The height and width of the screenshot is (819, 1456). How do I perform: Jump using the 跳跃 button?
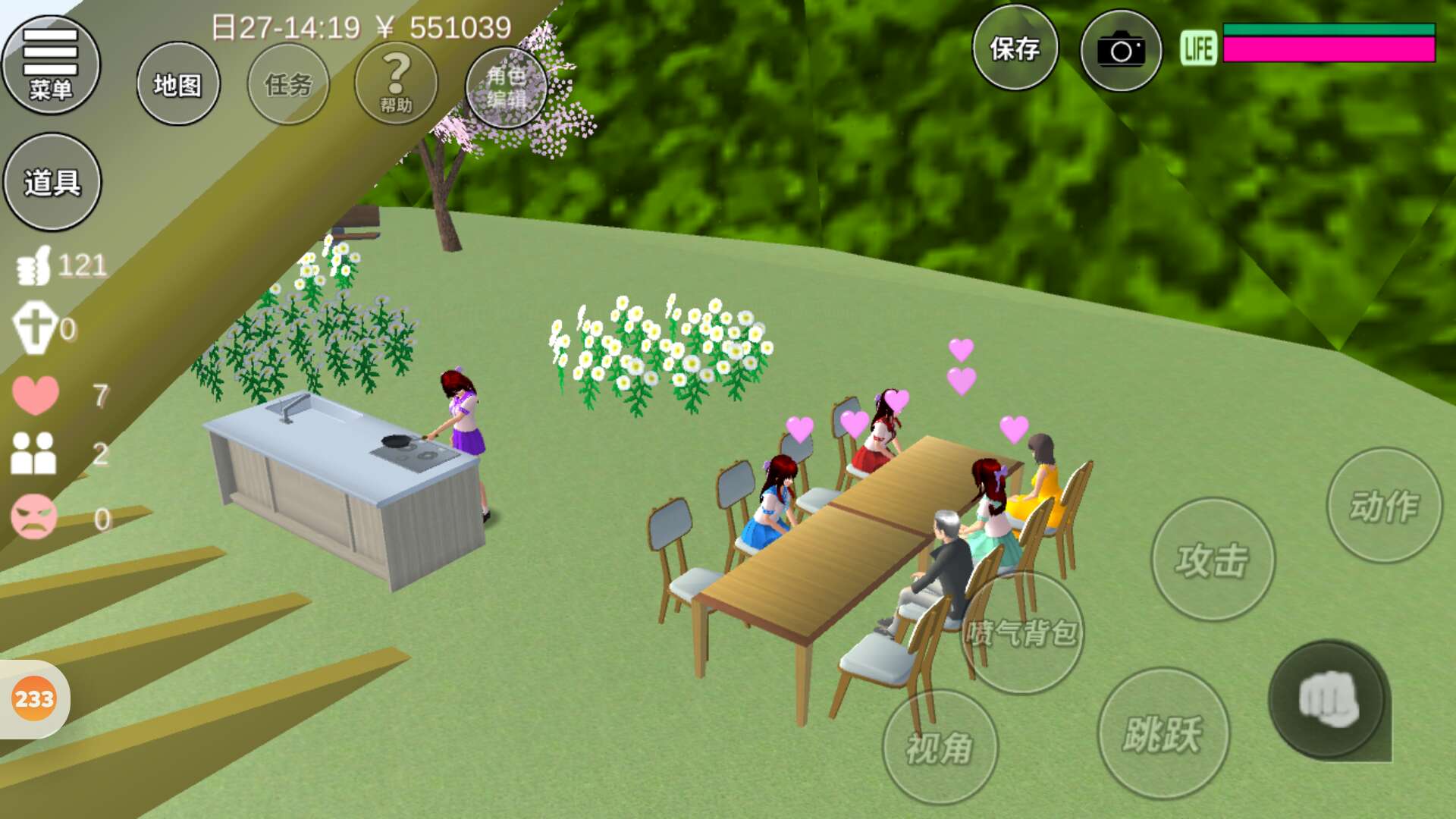[1163, 733]
